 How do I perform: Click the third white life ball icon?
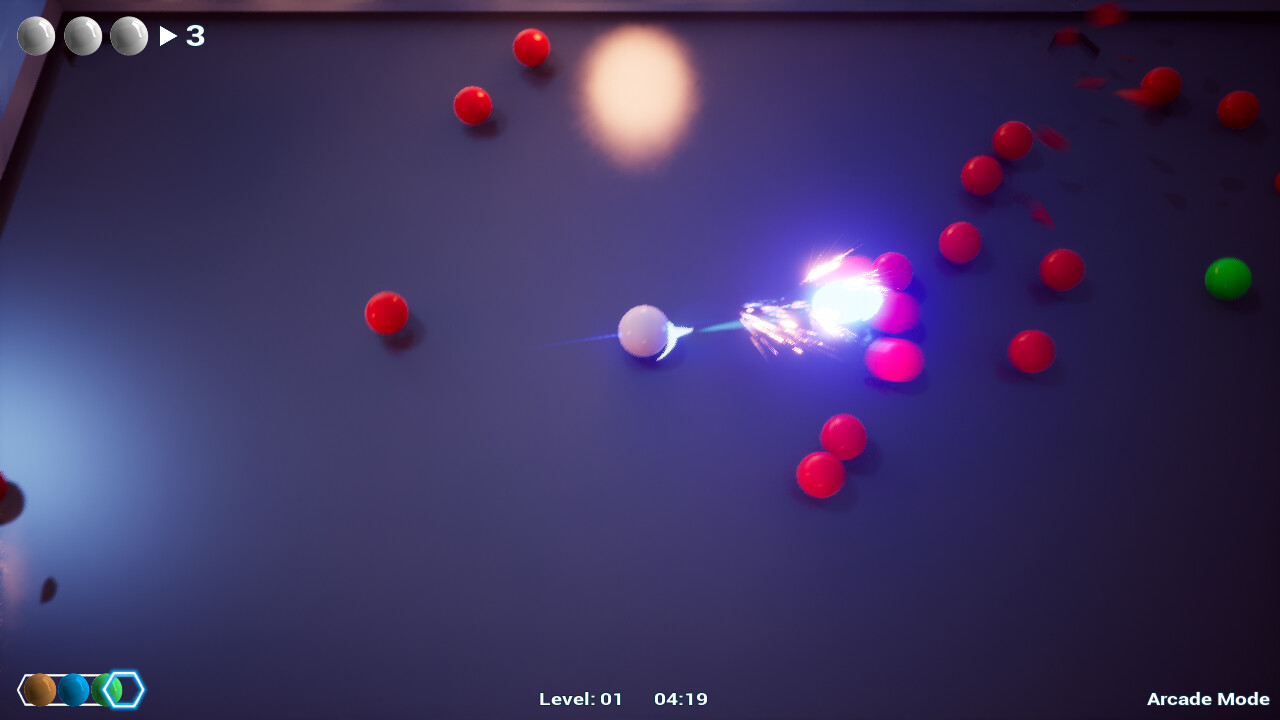tap(129, 36)
